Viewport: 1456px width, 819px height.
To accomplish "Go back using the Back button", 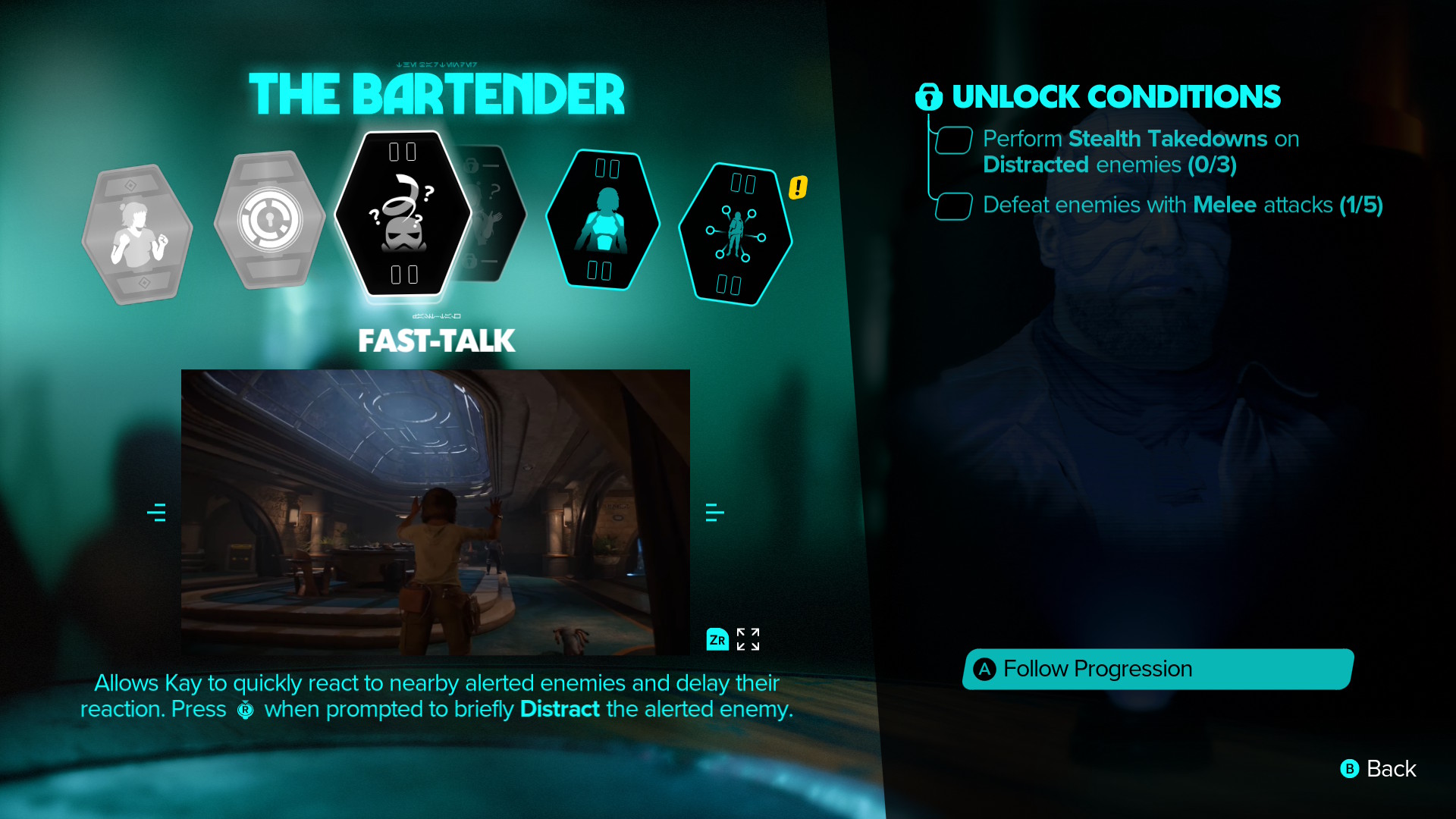I will point(1379,769).
